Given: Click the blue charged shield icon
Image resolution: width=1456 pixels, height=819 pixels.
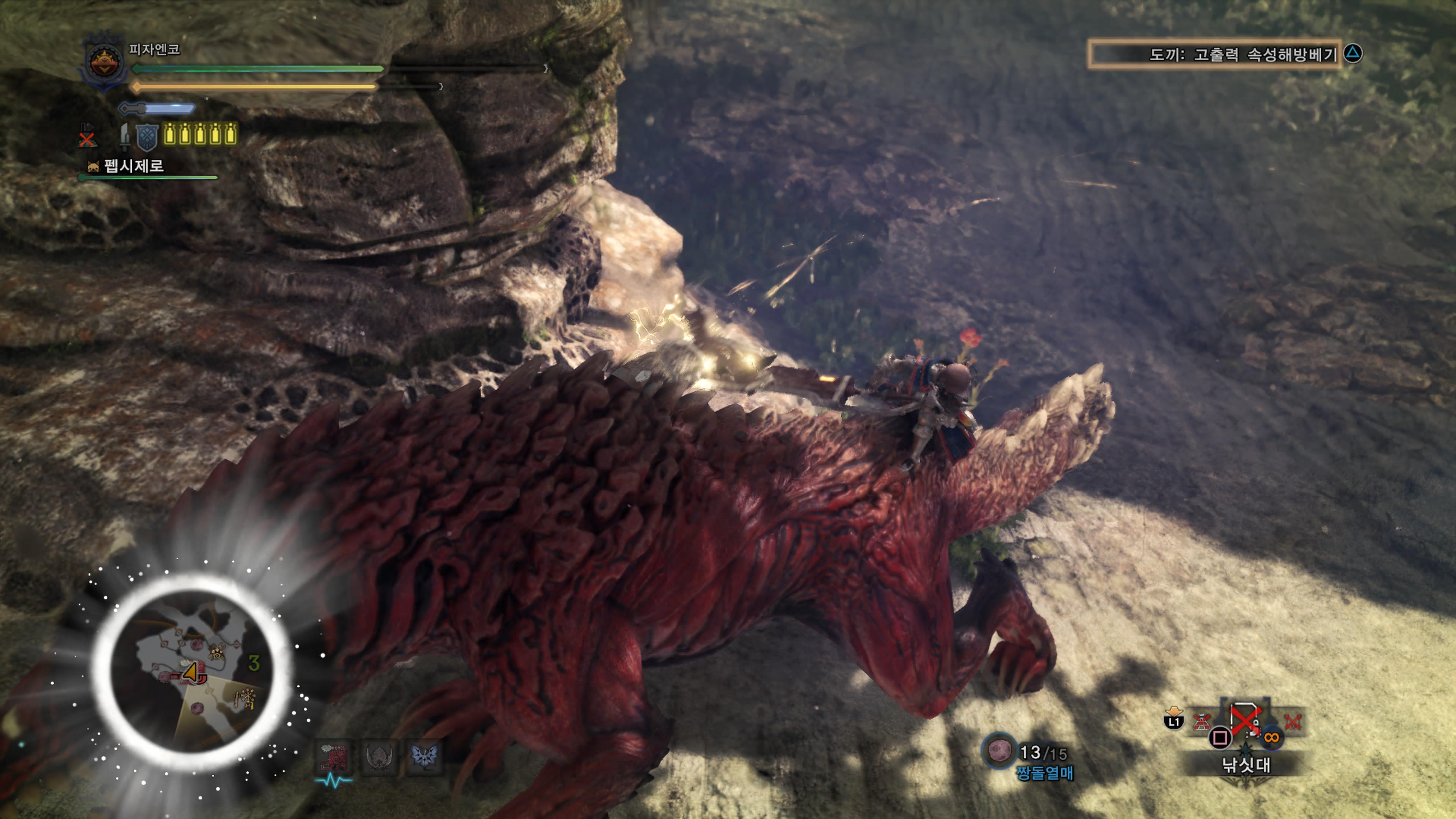Looking at the screenshot, I should coord(147,136).
